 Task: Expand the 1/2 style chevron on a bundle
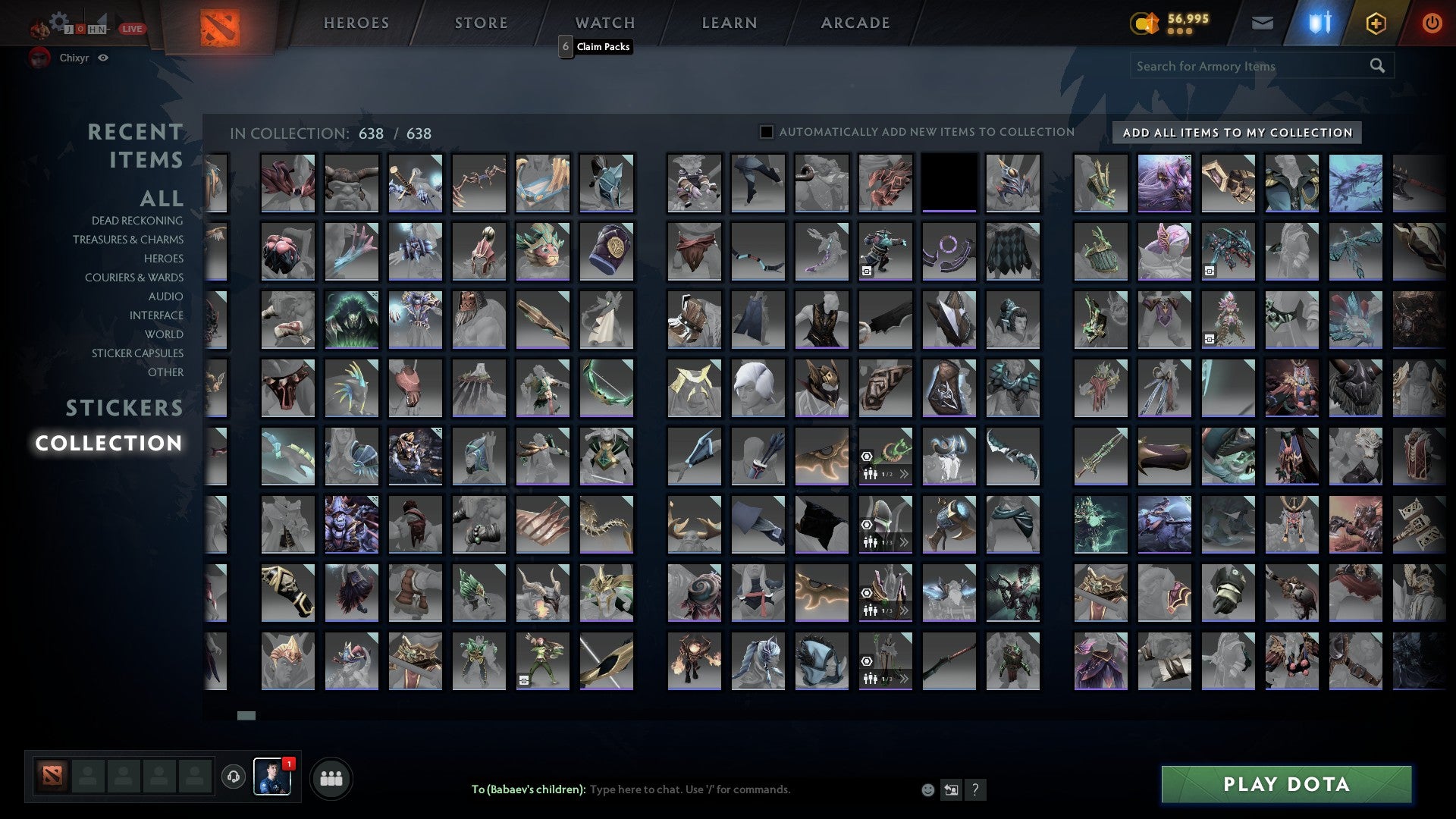(x=904, y=474)
